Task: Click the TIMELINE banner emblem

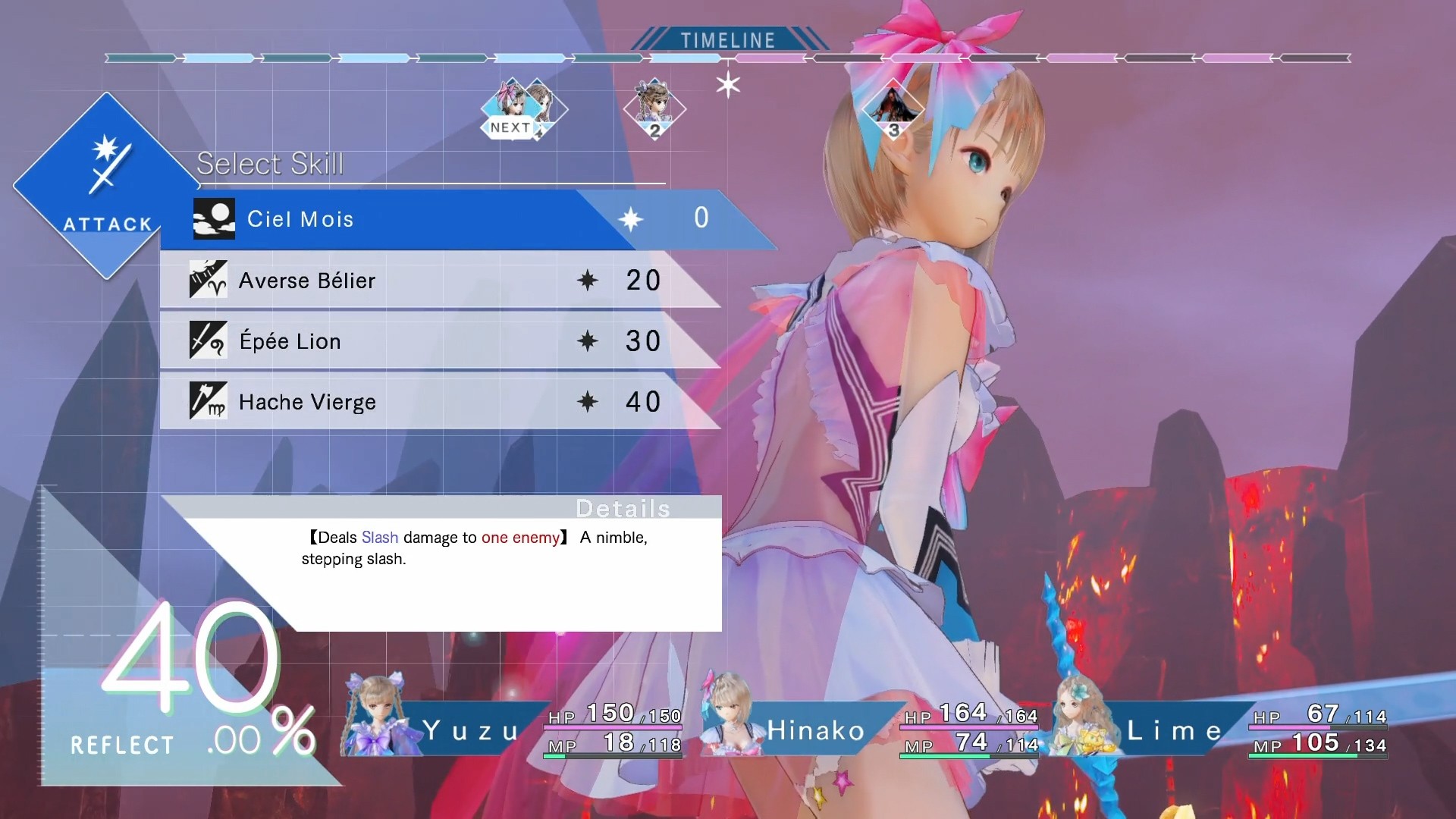Action: tap(727, 39)
